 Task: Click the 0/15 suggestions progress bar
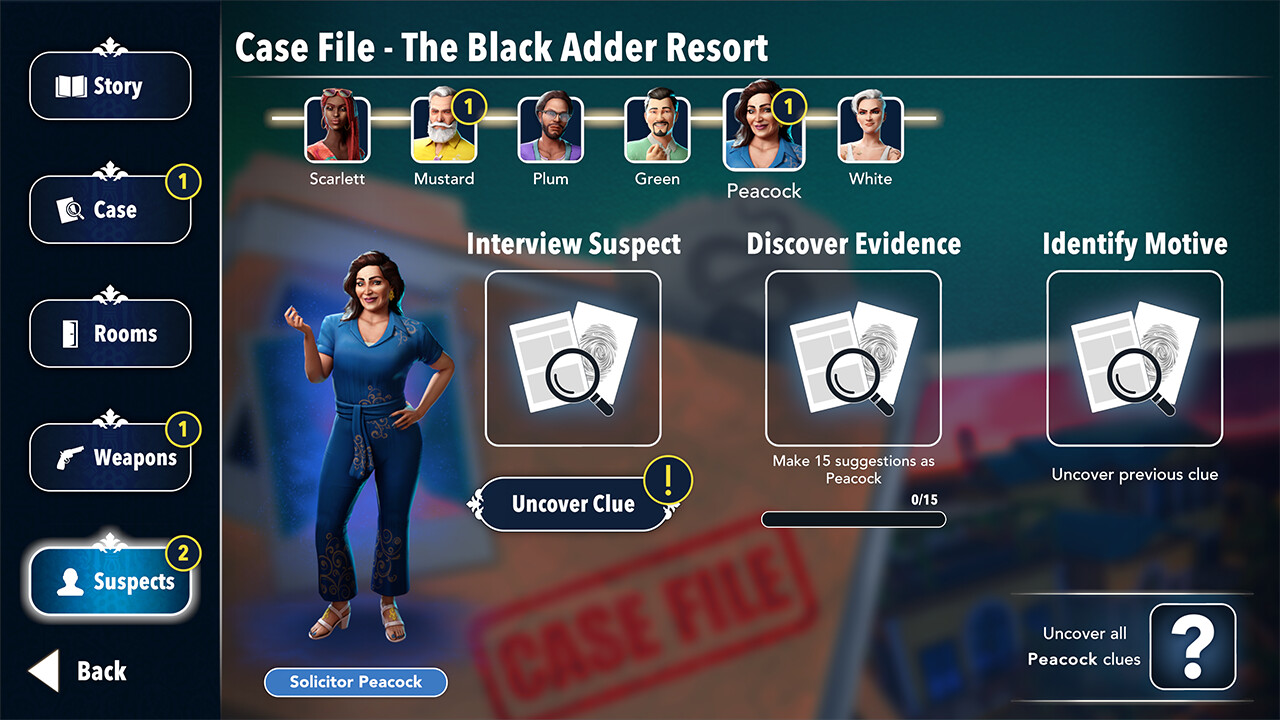852,519
